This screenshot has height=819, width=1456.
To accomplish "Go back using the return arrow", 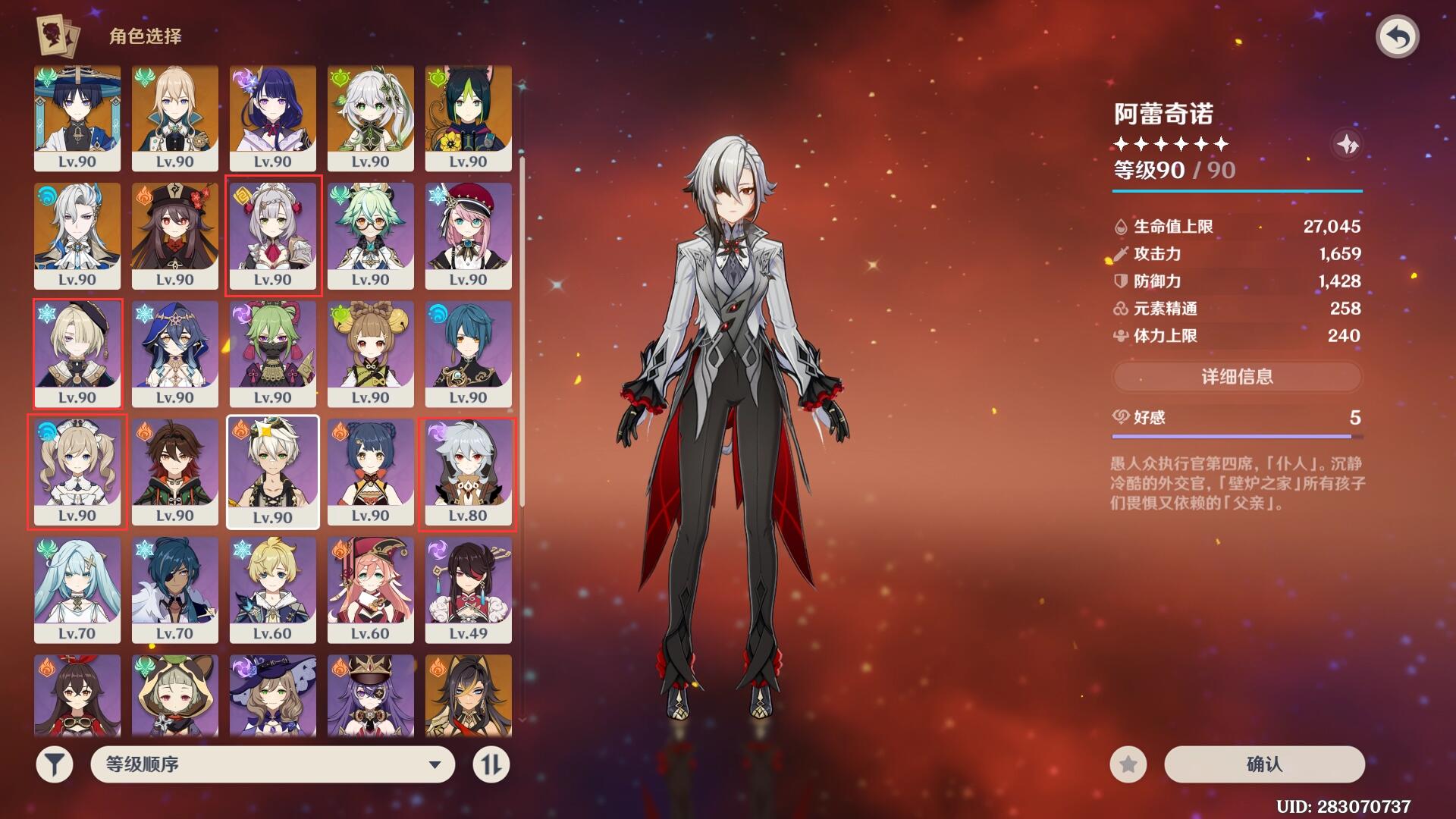I will click(x=1398, y=36).
